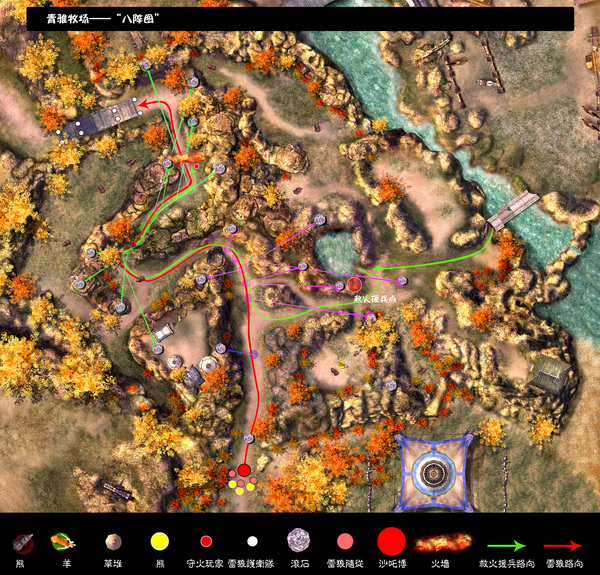Click the 救火援兵点 red marker on map
This screenshot has width=600, height=575.
click(x=354, y=285)
